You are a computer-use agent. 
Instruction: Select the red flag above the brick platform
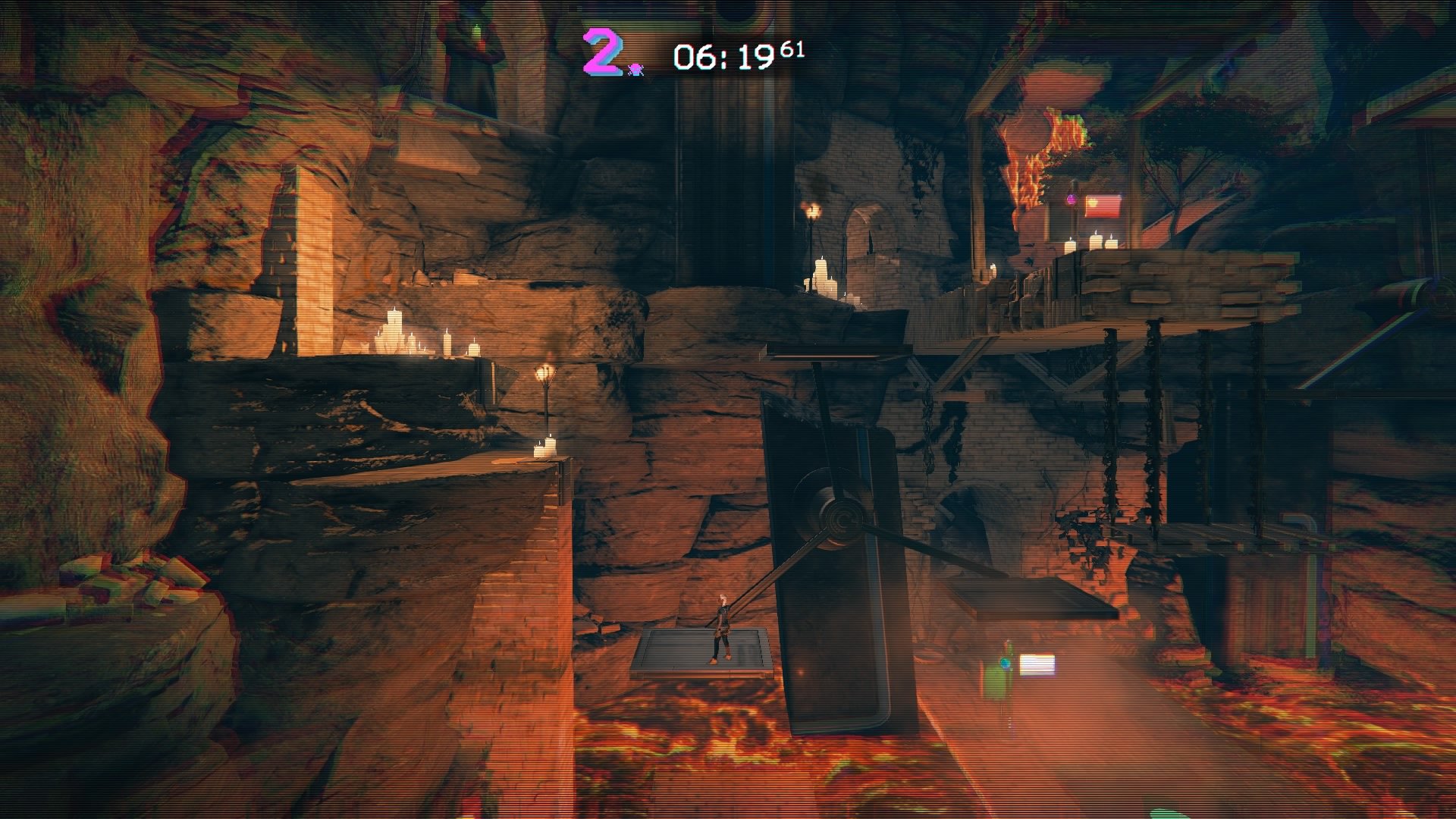[x=1103, y=206]
